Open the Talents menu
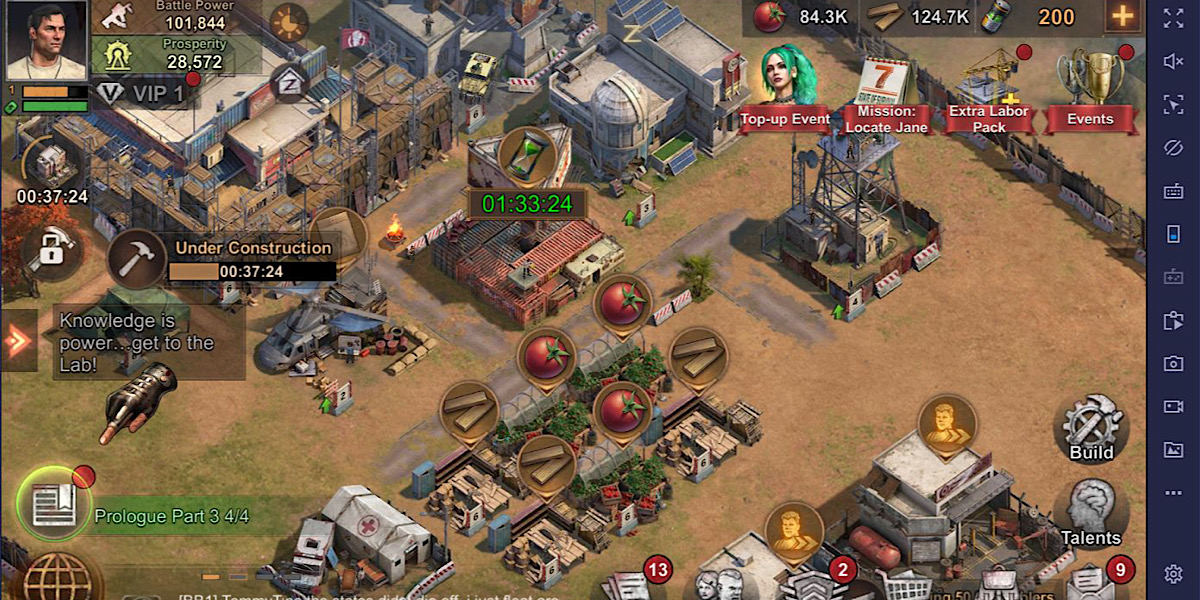Viewport: 1200px width, 600px height. coord(1090,512)
